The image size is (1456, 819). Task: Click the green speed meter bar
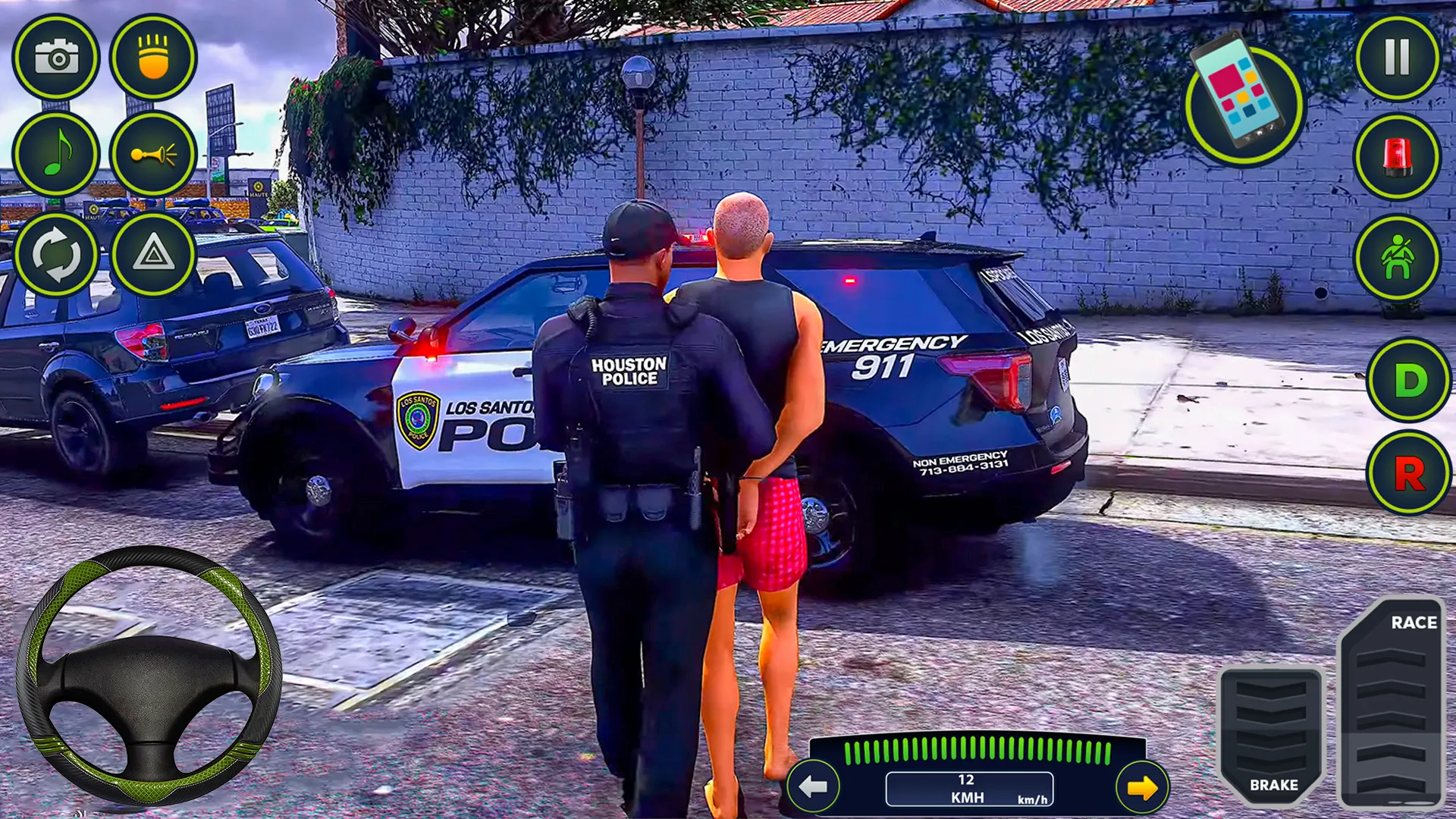[x=974, y=749]
